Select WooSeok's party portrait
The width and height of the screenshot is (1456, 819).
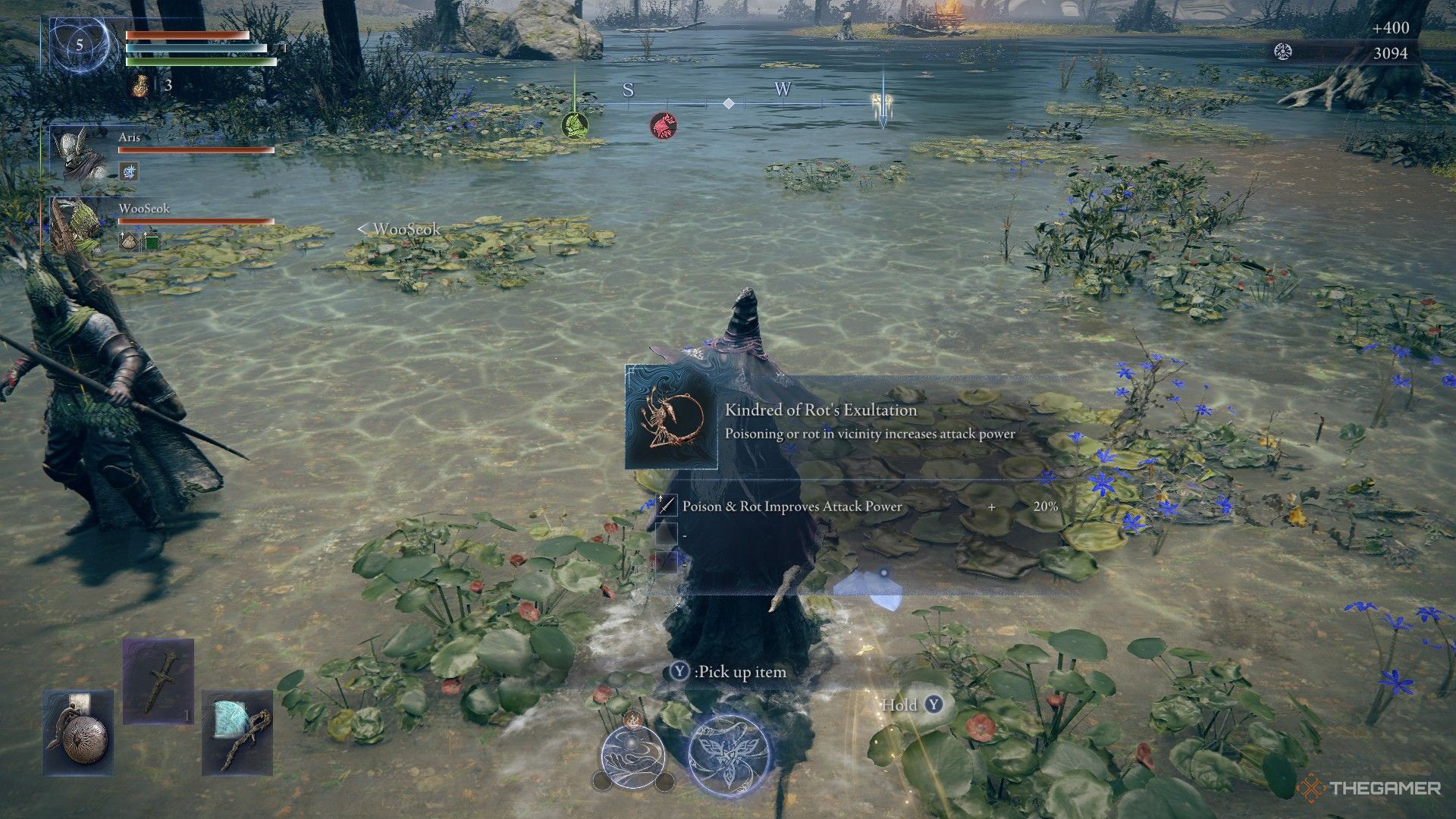click(77, 225)
